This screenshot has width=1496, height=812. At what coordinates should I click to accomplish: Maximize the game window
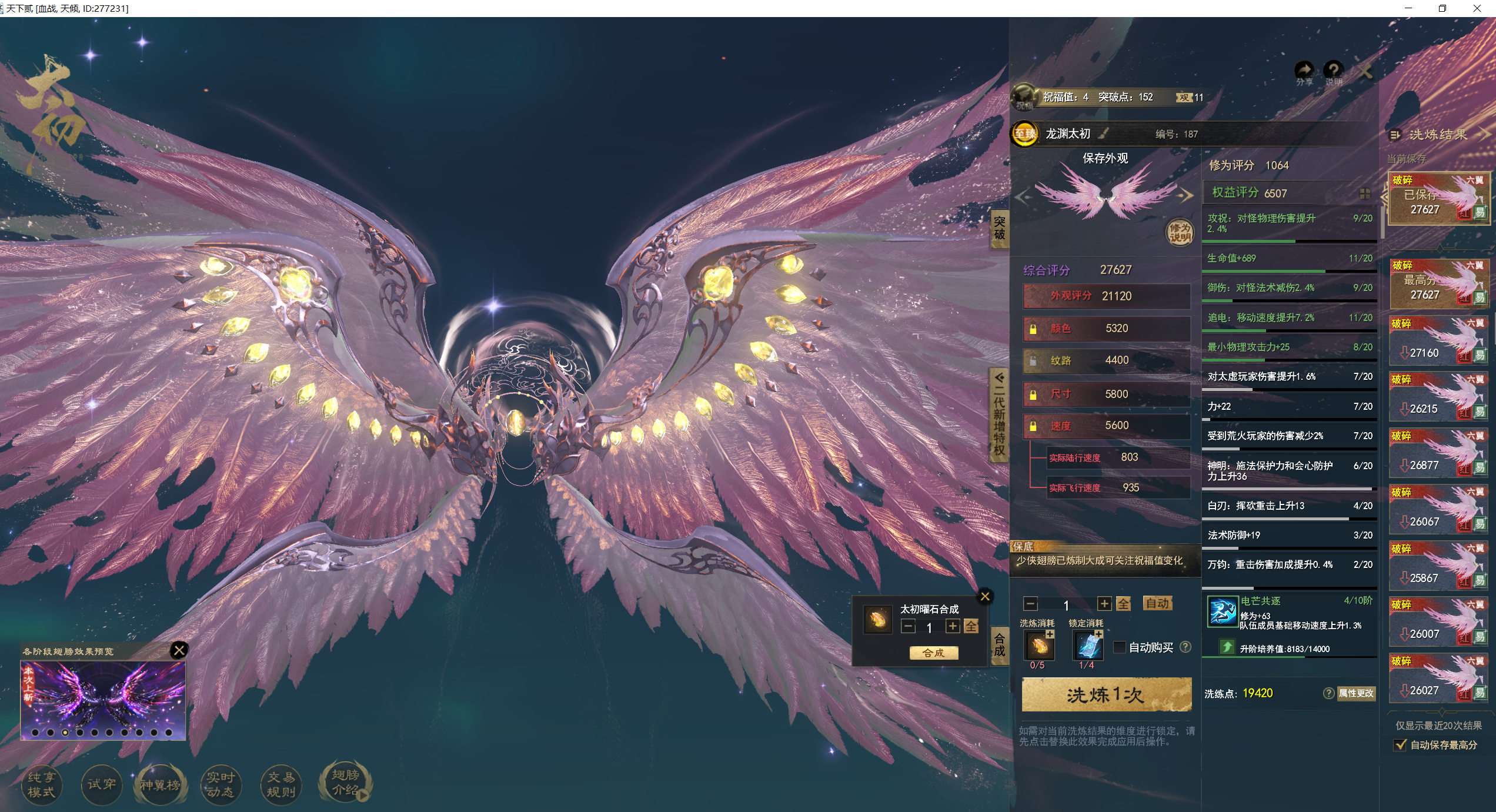tap(1442, 8)
